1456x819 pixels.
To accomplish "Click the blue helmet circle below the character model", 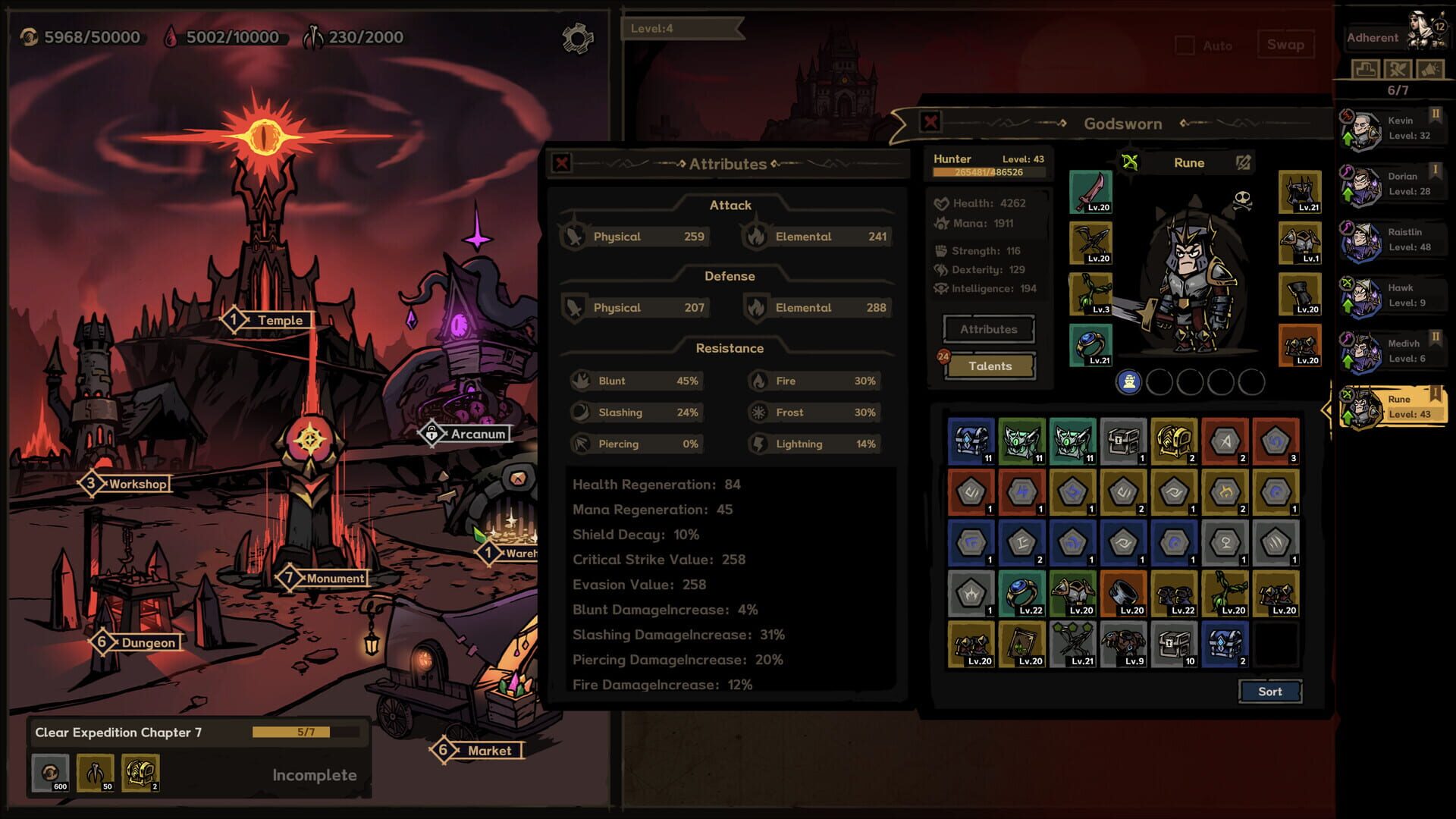I will pyautogui.click(x=1129, y=384).
